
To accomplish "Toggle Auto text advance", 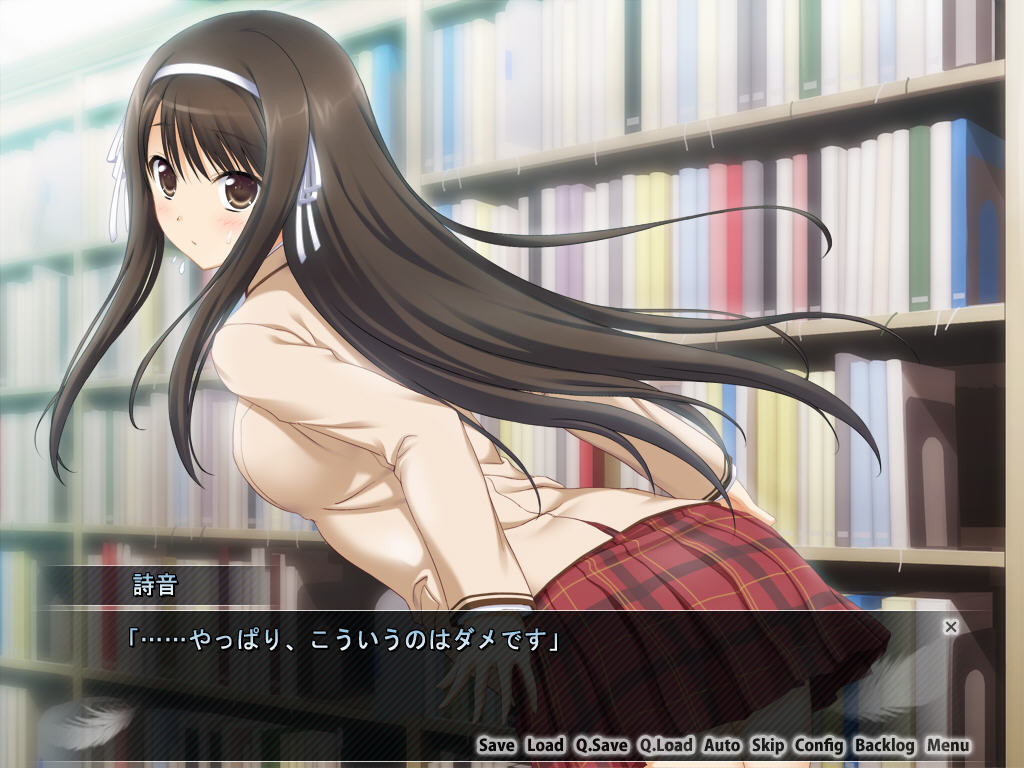I will [x=721, y=745].
